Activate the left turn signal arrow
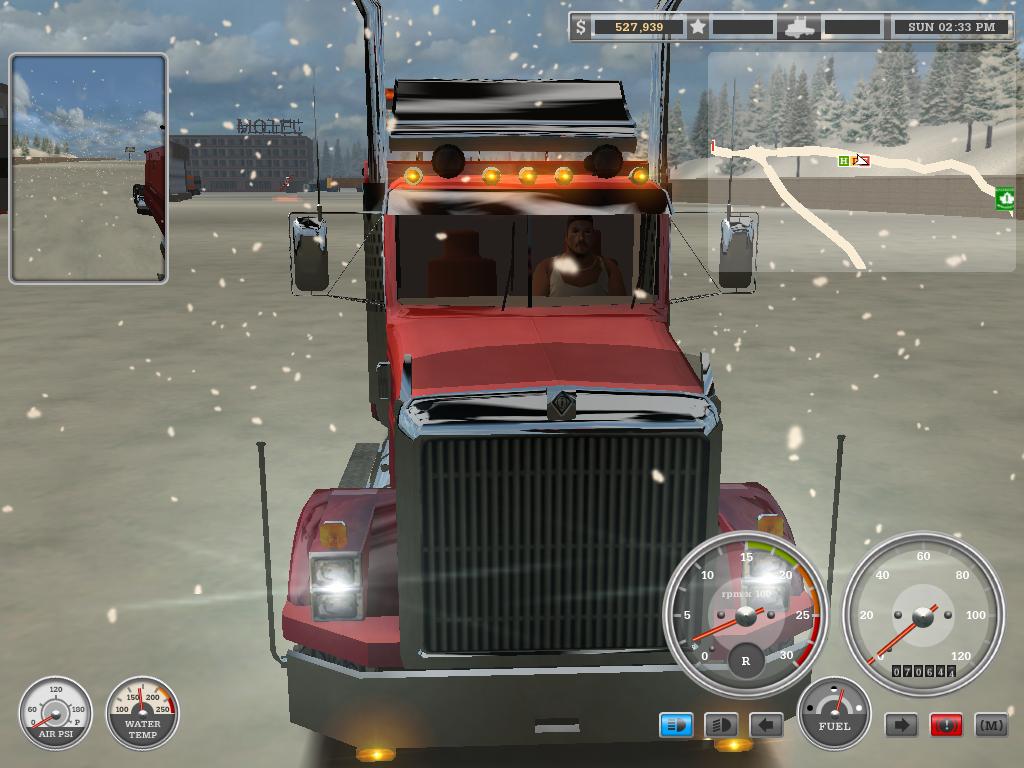 [766, 725]
